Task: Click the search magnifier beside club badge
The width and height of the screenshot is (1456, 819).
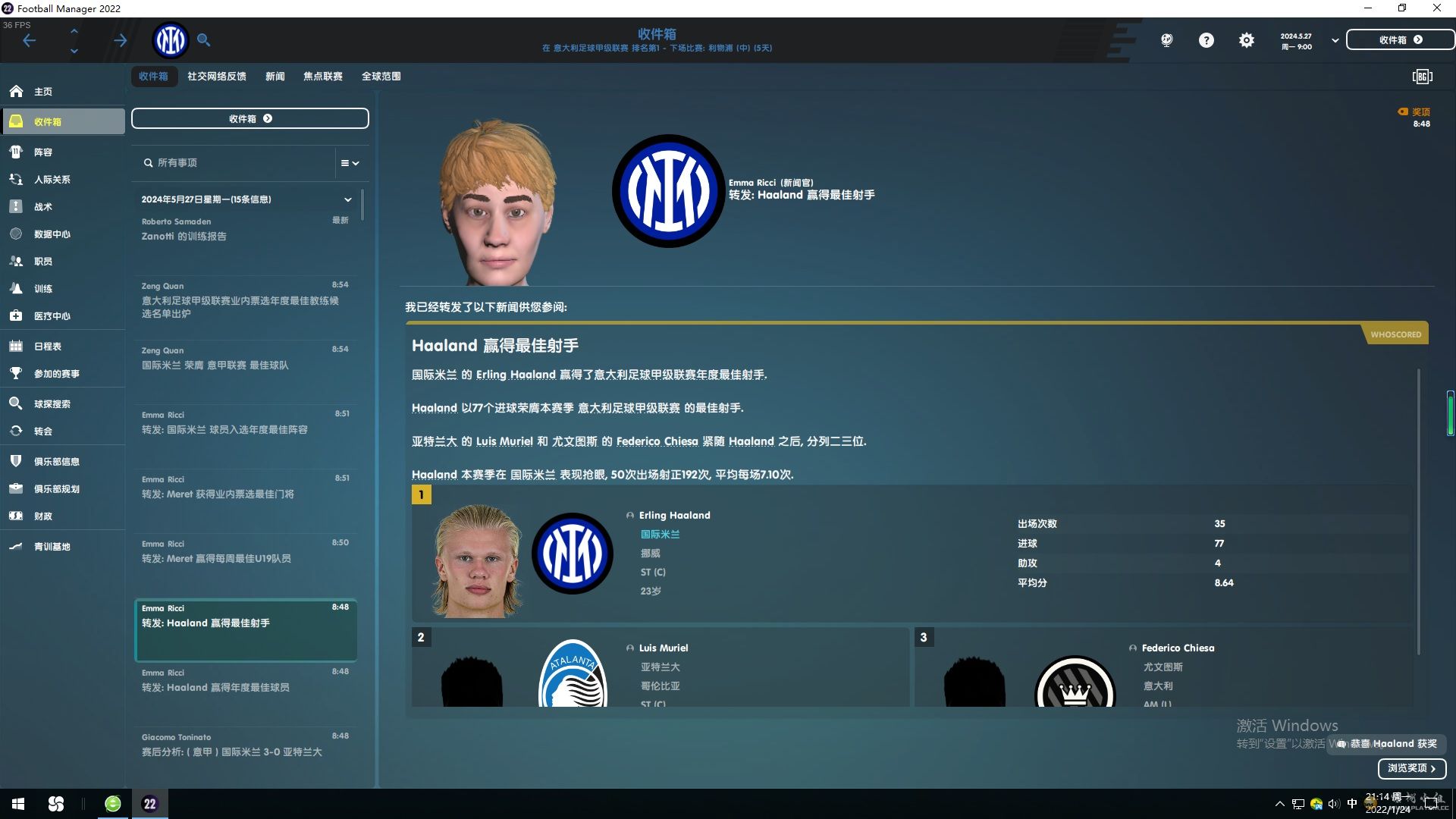Action: click(203, 40)
